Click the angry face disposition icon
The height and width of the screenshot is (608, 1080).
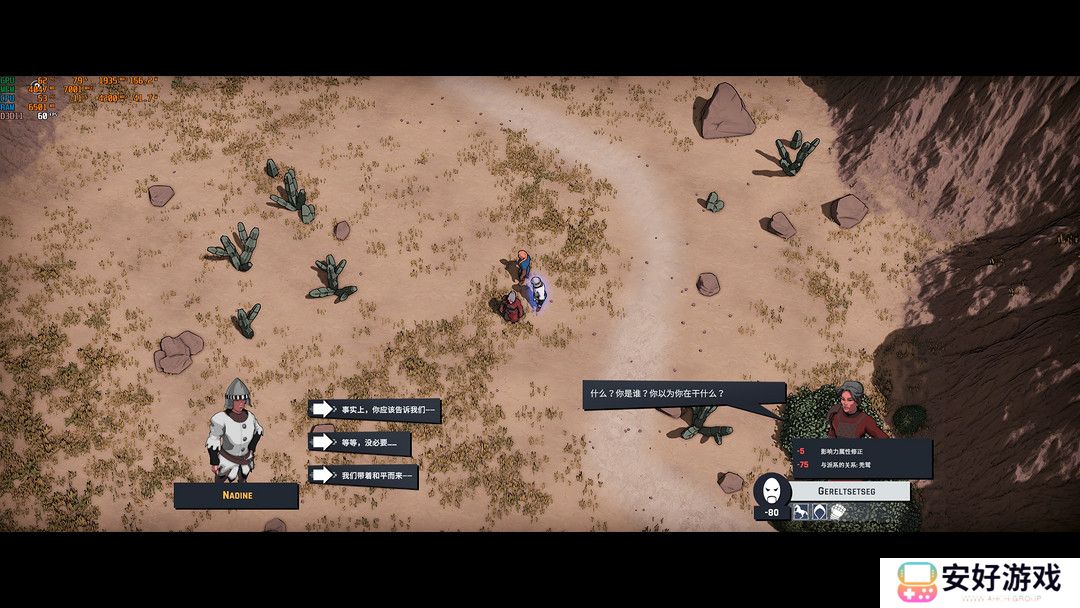(771, 490)
